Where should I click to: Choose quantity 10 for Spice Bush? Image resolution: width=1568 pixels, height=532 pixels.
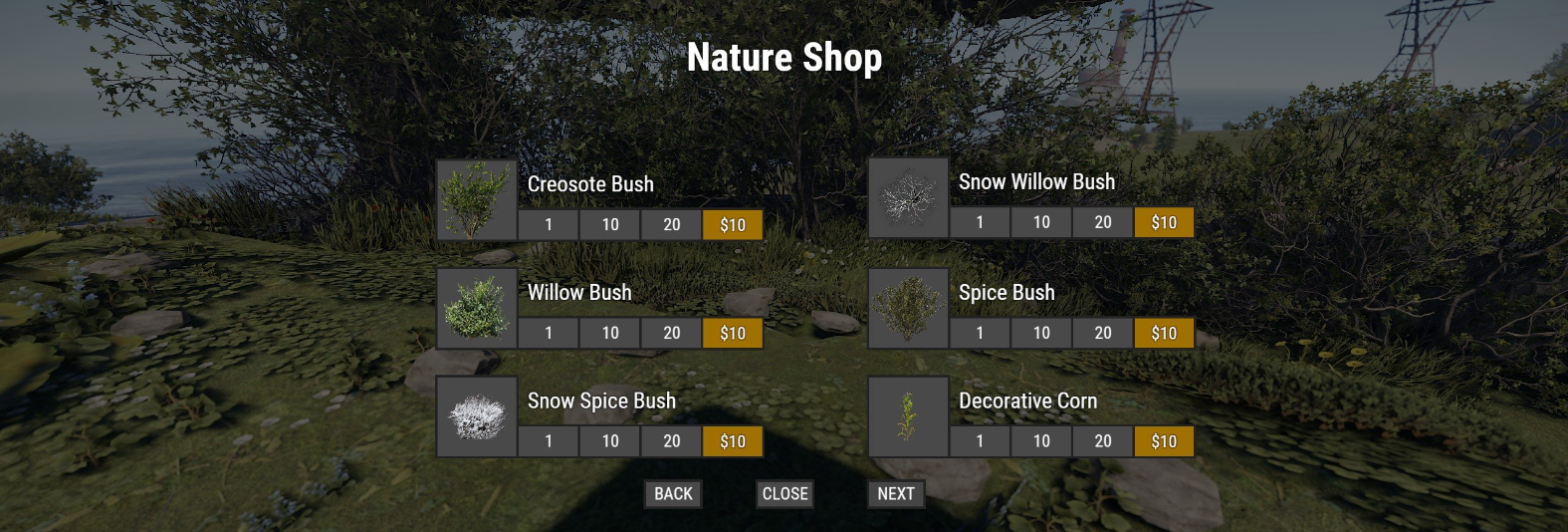(x=1041, y=334)
